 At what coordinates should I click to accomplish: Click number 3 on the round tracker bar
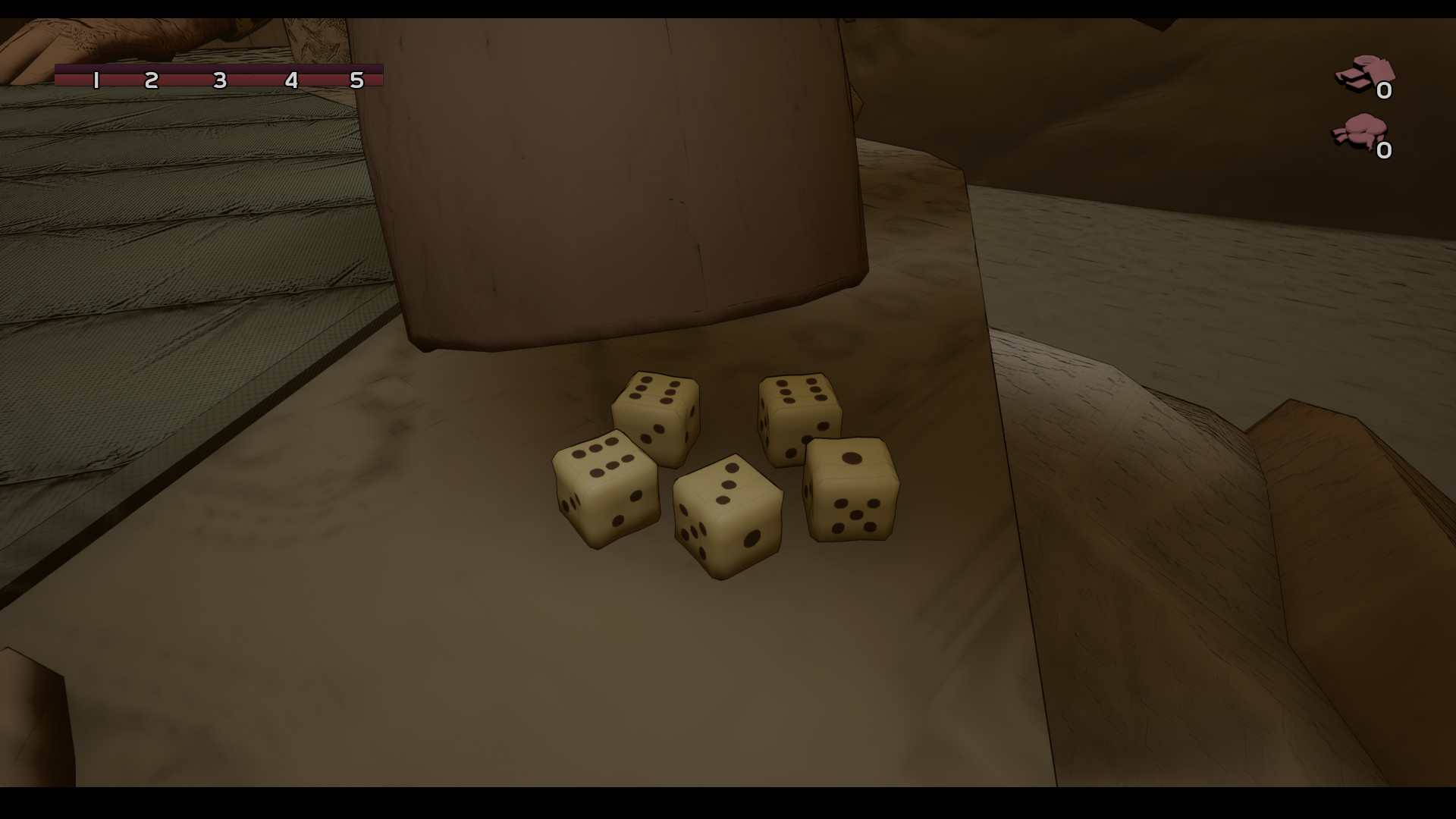[219, 78]
